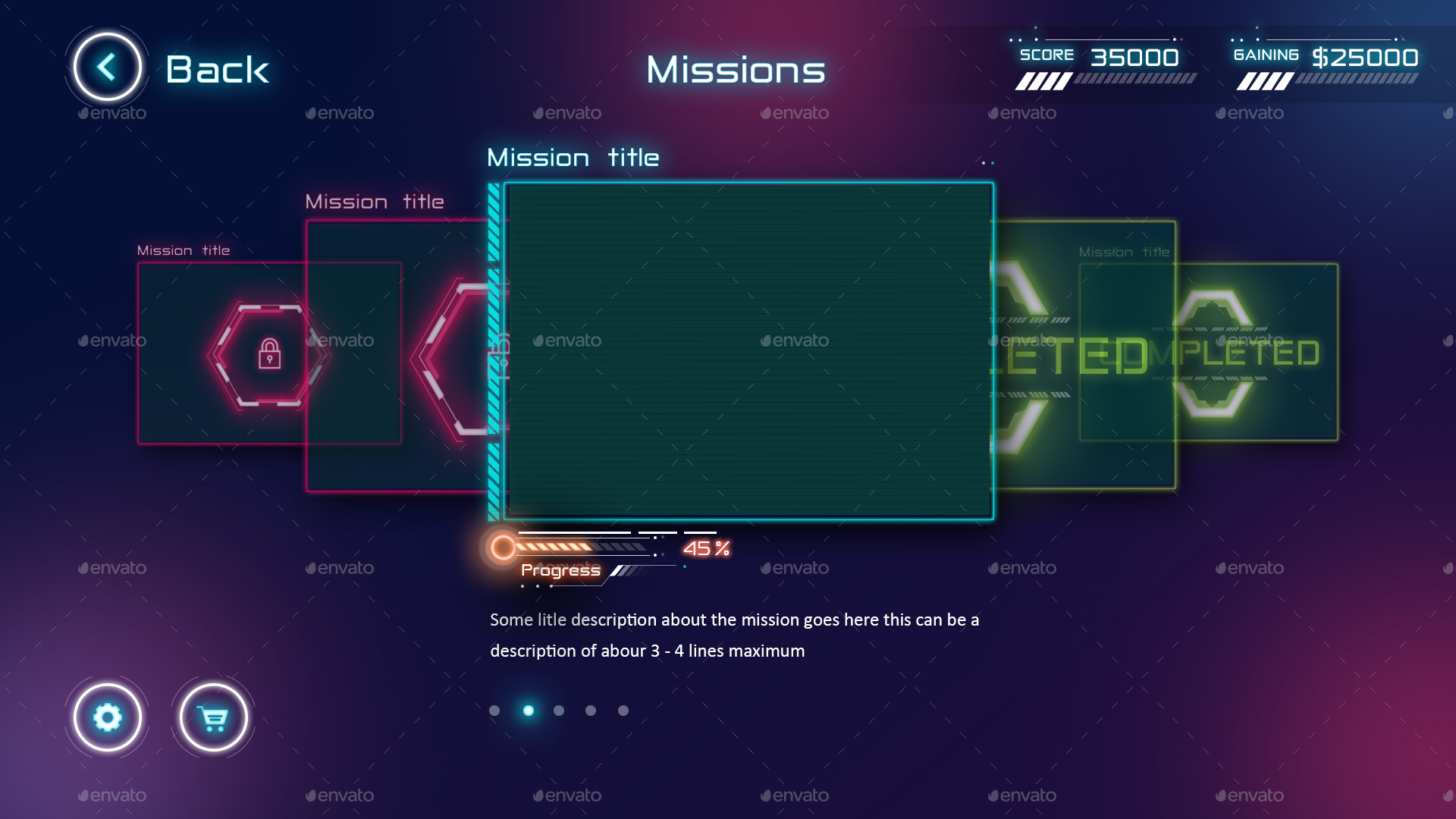Open the settings gear icon
The height and width of the screenshot is (819, 1456).
107,716
